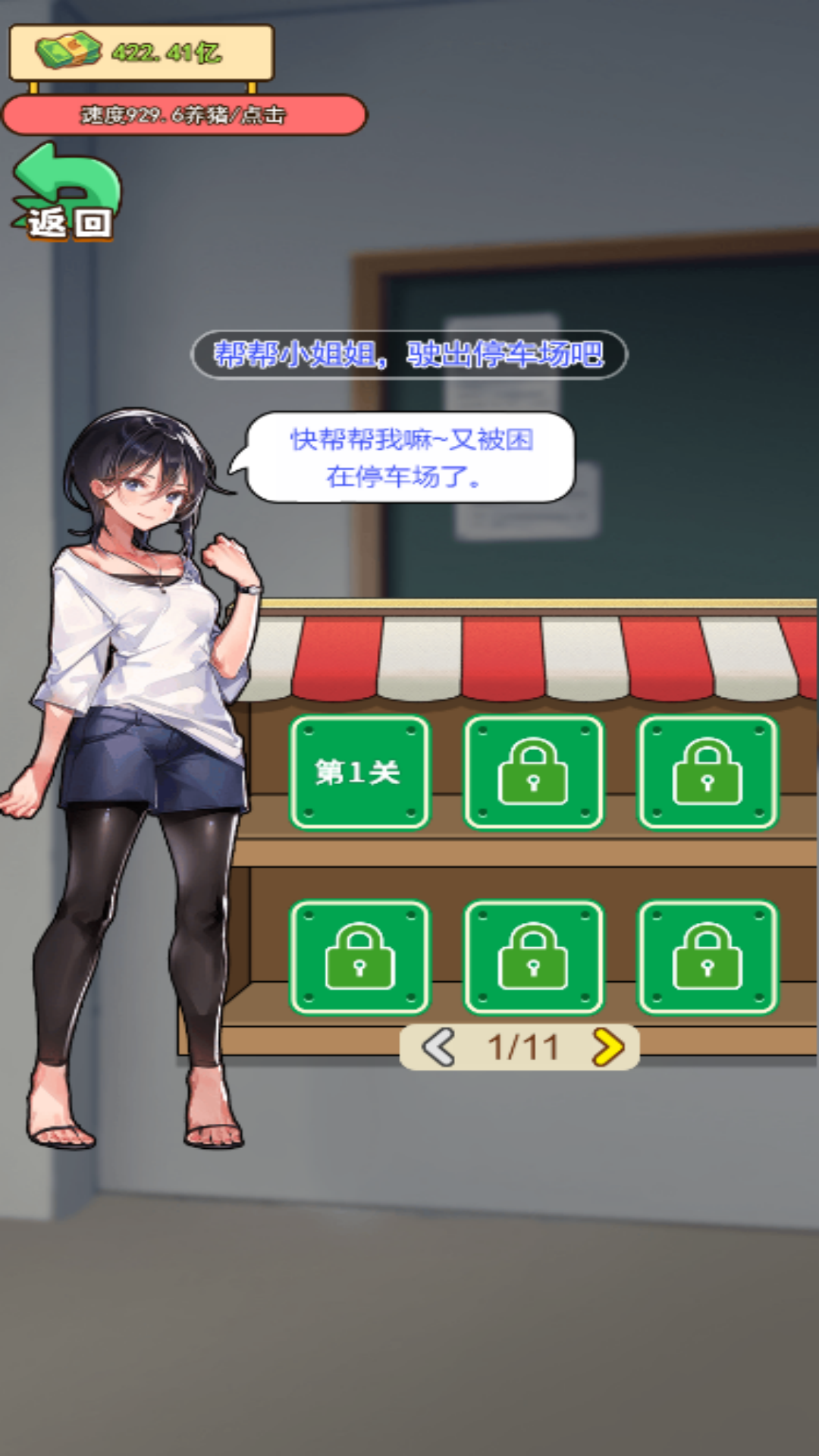Select the 第1关 level tile
Image resolution: width=819 pixels, height=1456 pixels.
[359, 772]
